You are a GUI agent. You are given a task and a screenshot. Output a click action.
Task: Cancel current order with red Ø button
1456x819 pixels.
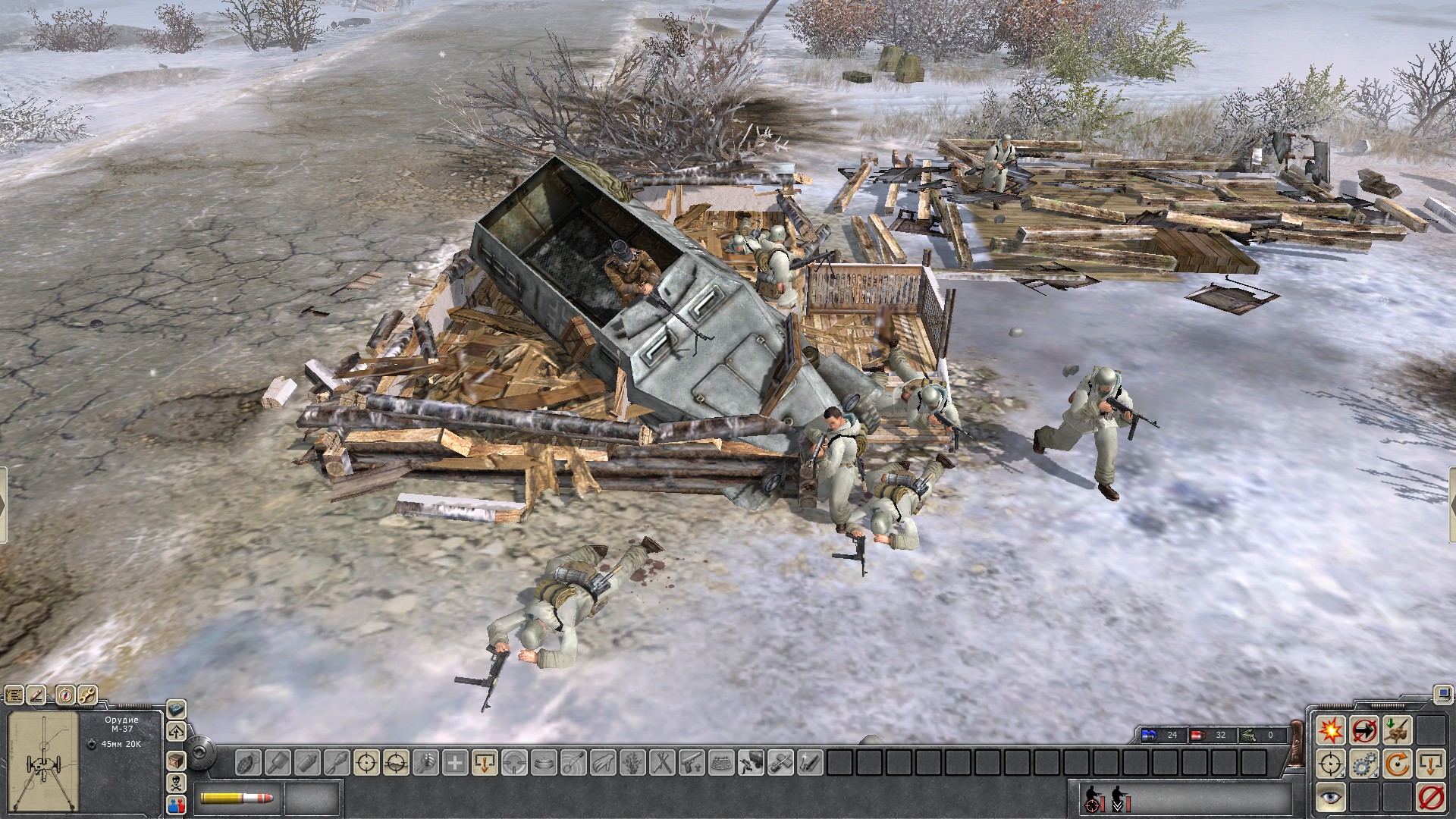point(1431,797)
